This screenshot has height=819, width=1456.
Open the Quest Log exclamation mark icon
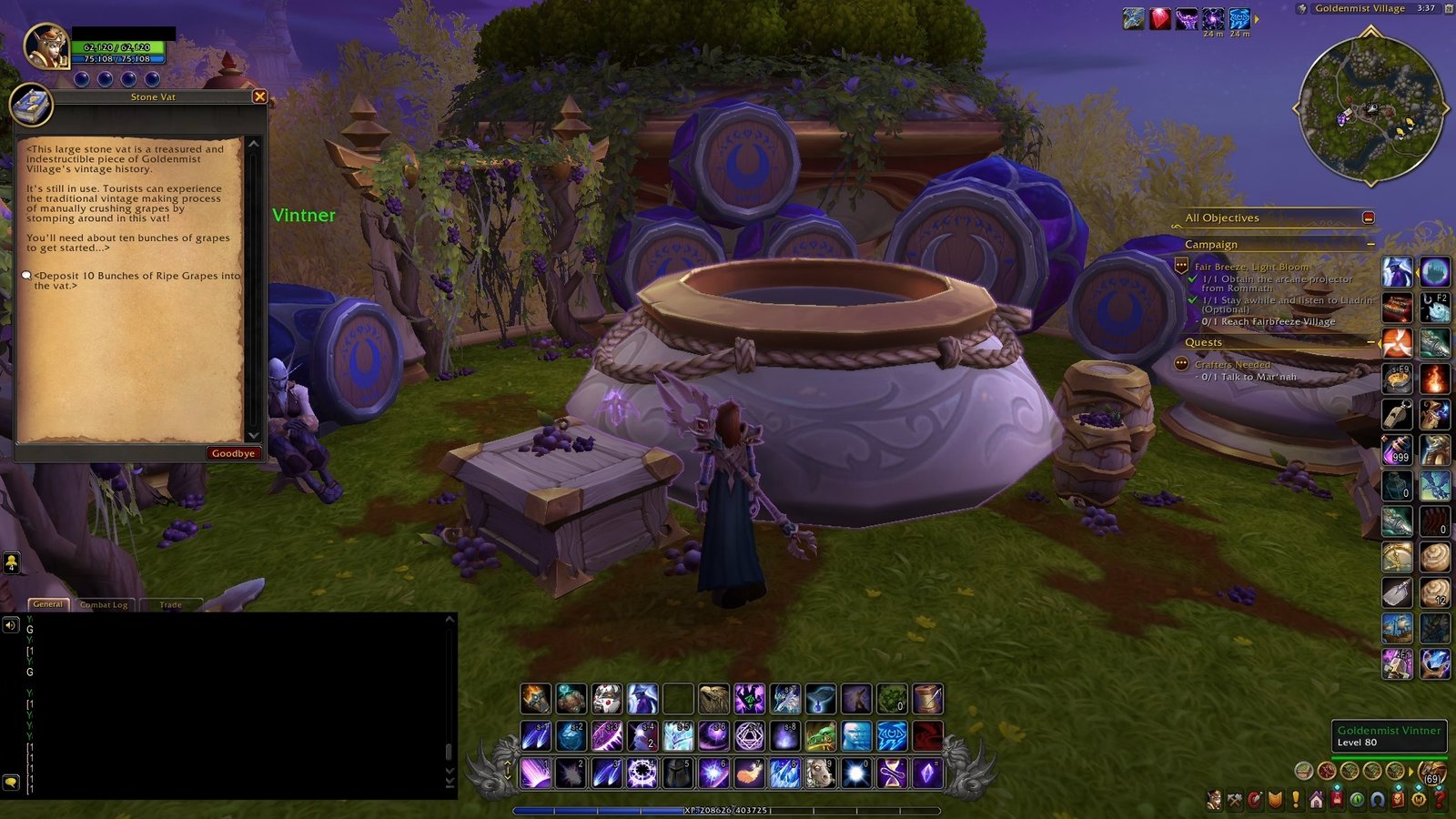click(1296, 798)
